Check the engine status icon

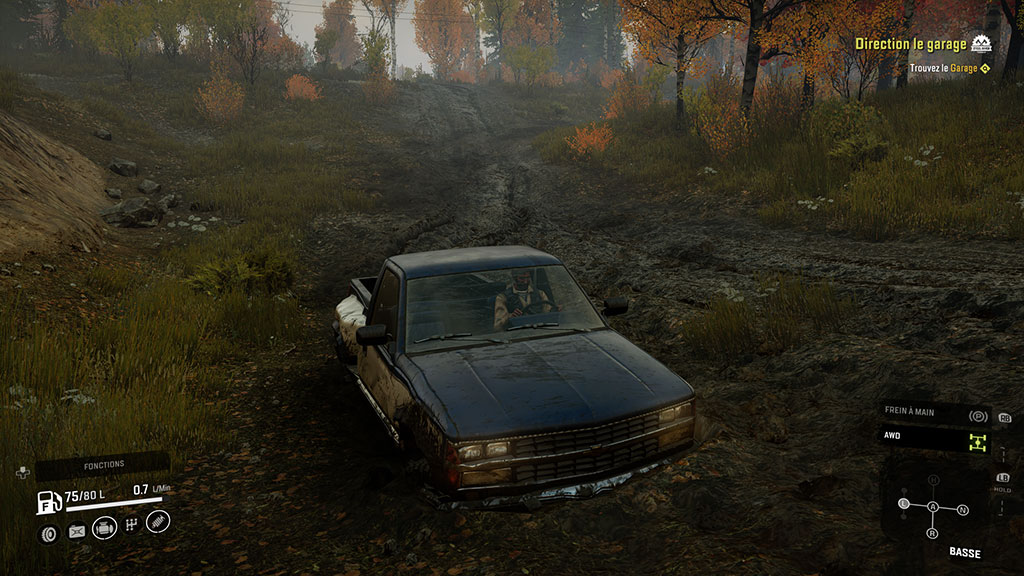pyautogui.click(x=104, y=528)
